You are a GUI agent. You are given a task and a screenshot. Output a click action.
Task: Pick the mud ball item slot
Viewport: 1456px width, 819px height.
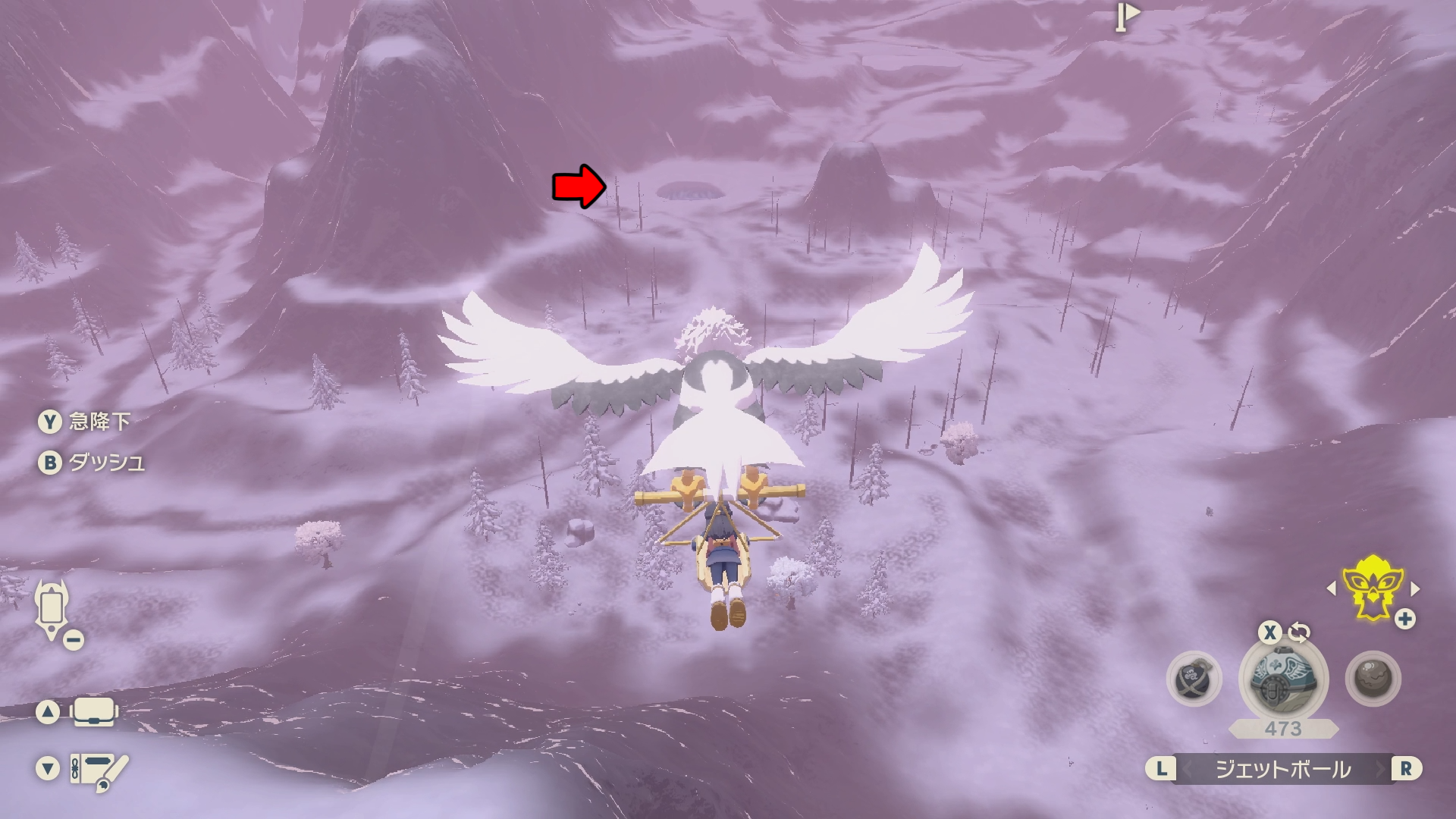1373,679
